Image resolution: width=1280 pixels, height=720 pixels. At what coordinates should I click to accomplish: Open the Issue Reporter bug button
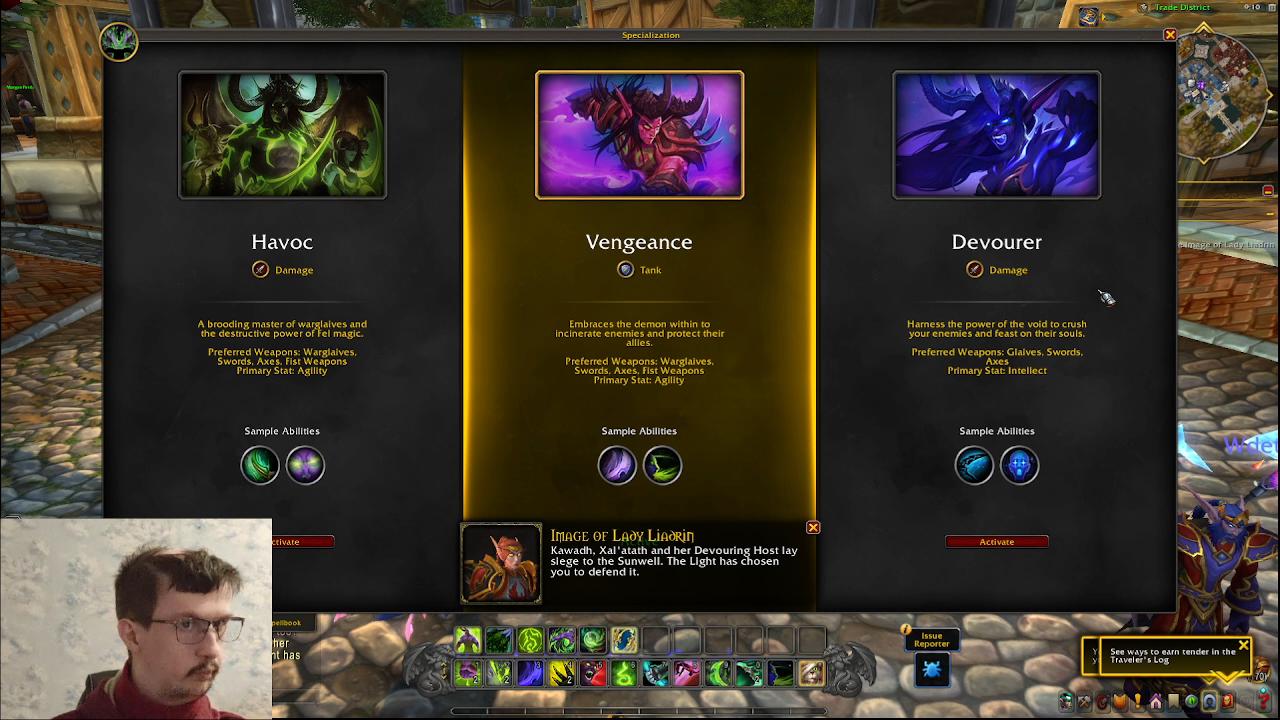tap(931, 670)
